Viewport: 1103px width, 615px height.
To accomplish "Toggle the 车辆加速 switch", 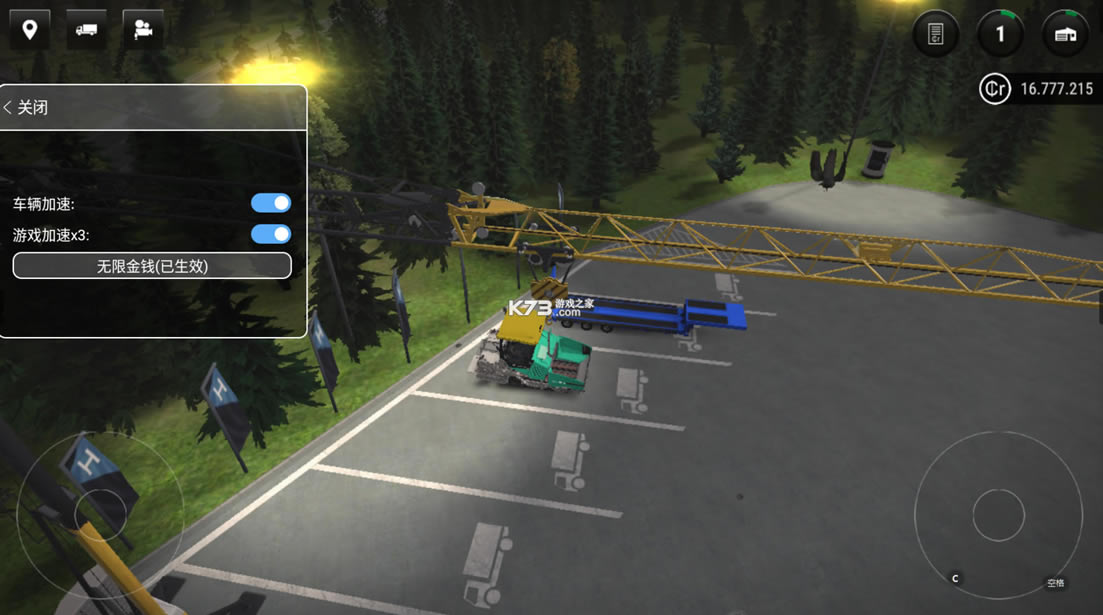I will coord(271,203).
